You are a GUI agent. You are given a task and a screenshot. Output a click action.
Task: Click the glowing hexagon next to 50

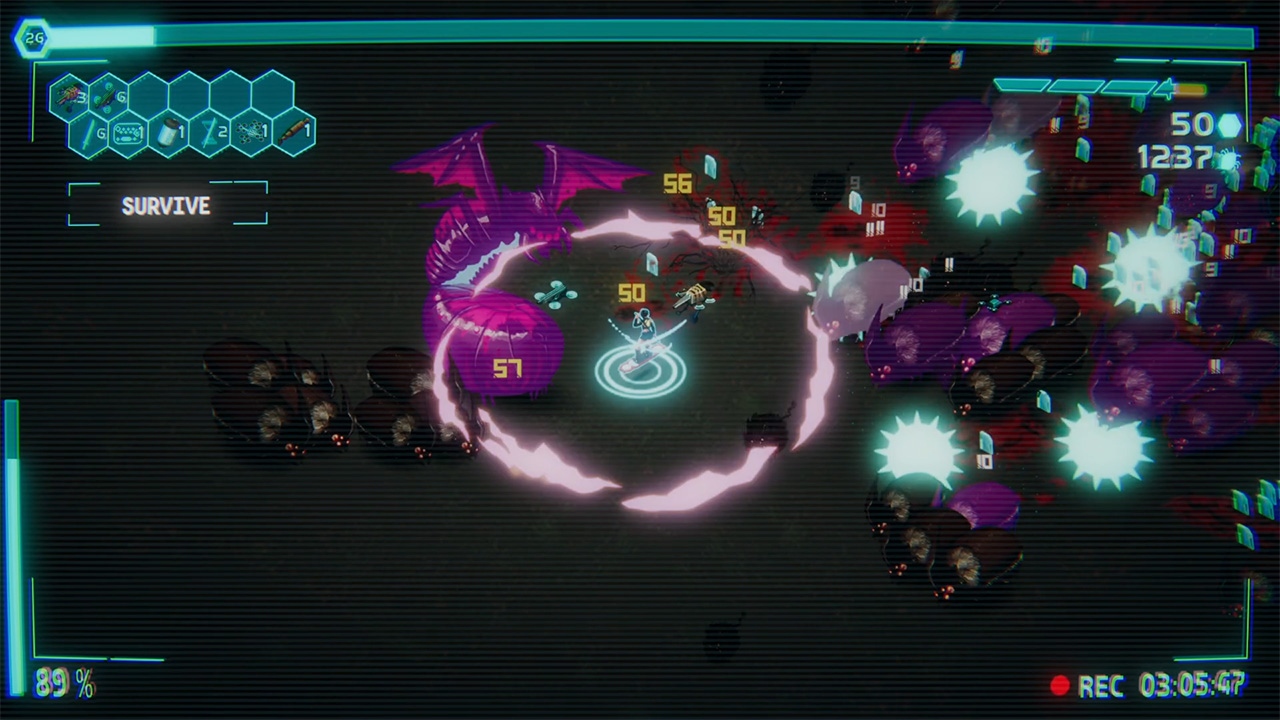(1232, 125)
